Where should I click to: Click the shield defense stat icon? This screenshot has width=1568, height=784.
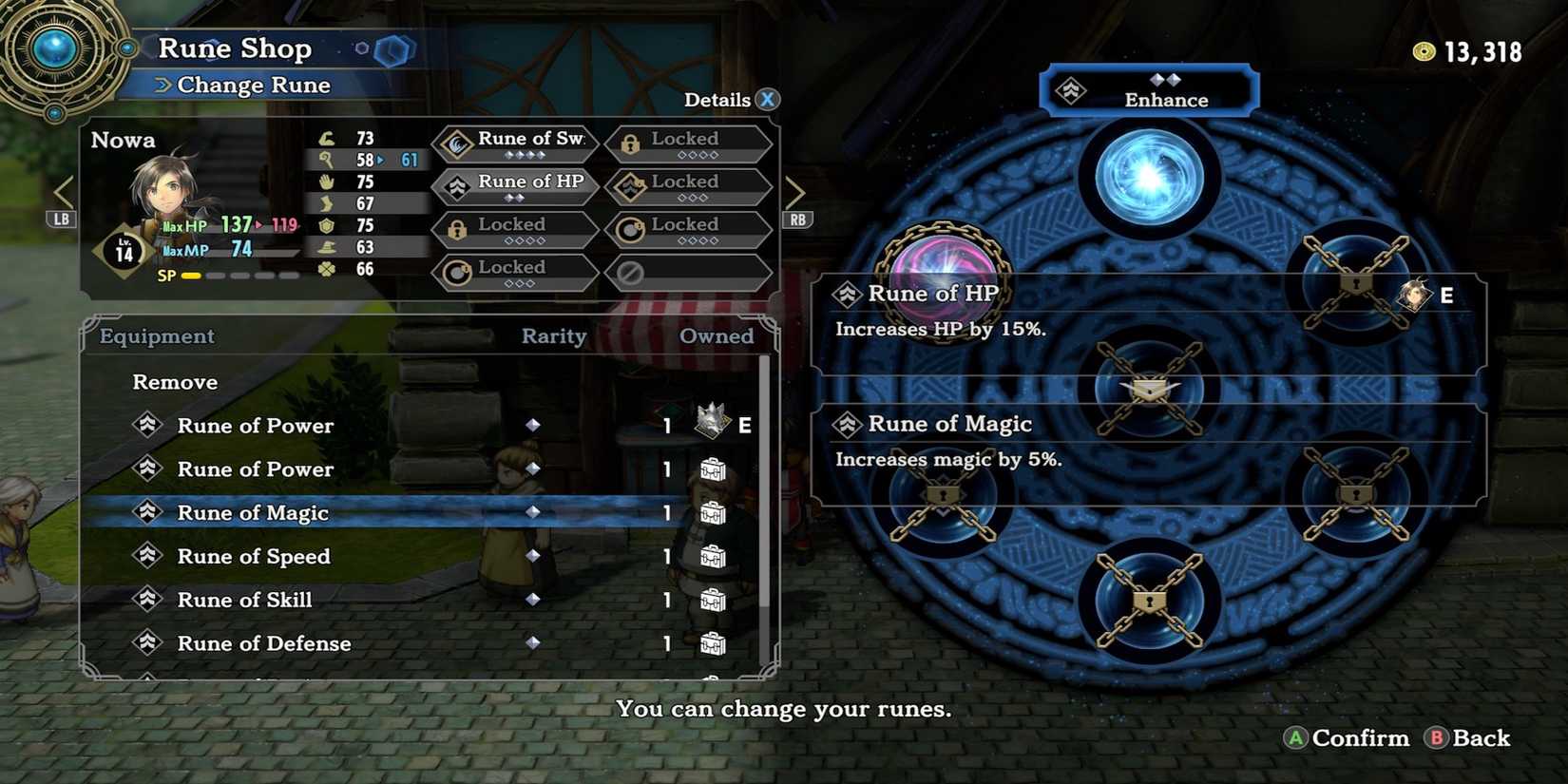328,226
